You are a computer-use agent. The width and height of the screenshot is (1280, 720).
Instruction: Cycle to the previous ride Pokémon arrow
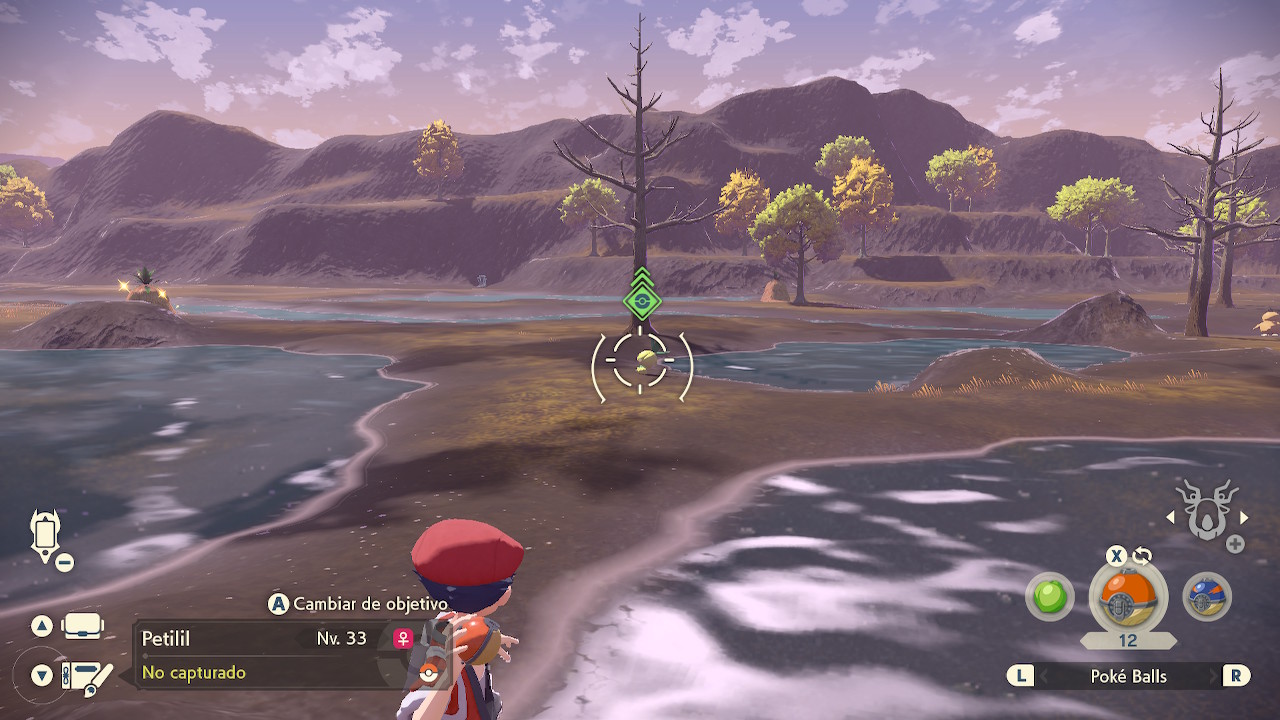[1171, 517]
